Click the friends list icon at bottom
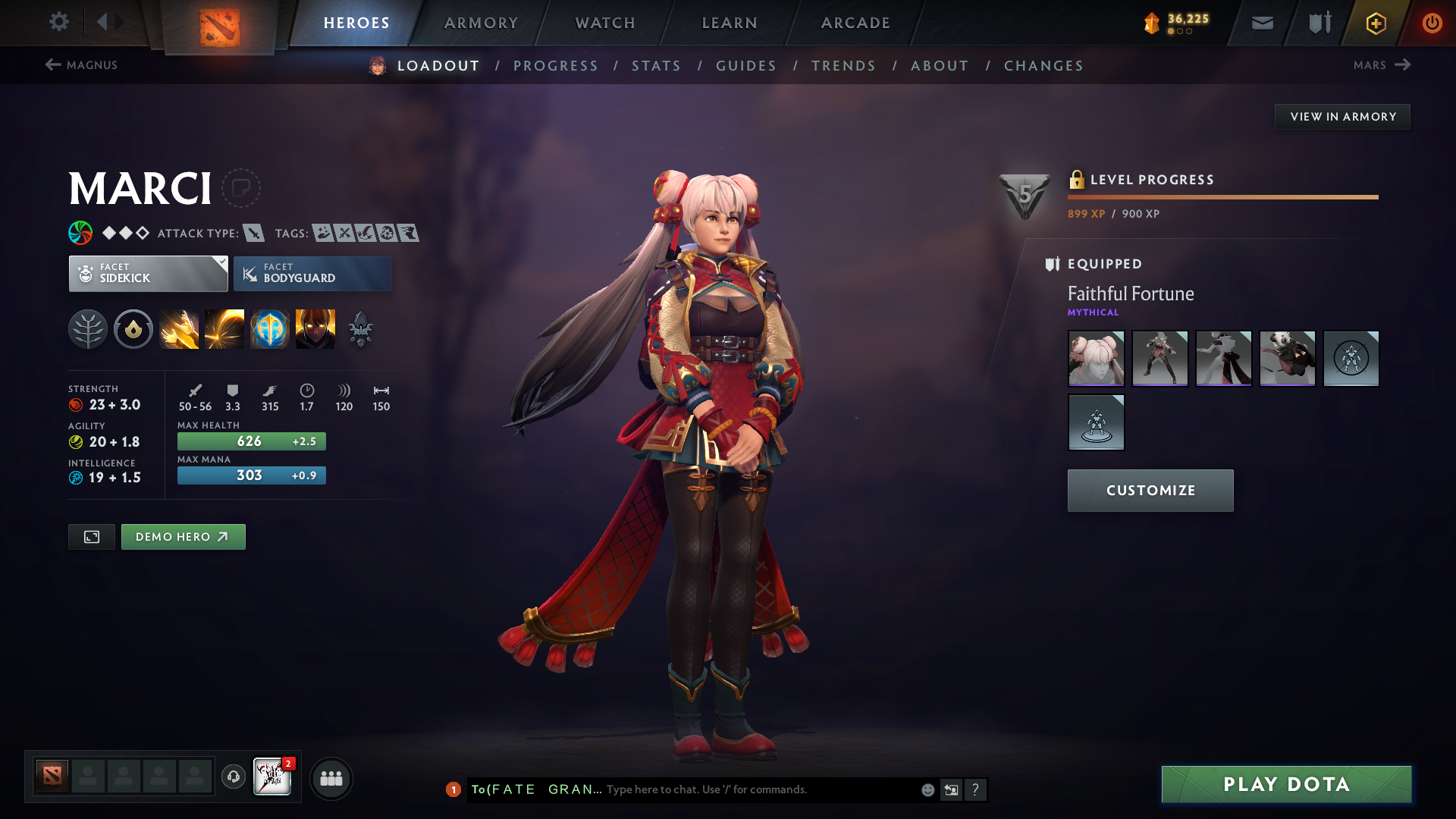Viewport: 1456px width, 819px height. point(331,778)
